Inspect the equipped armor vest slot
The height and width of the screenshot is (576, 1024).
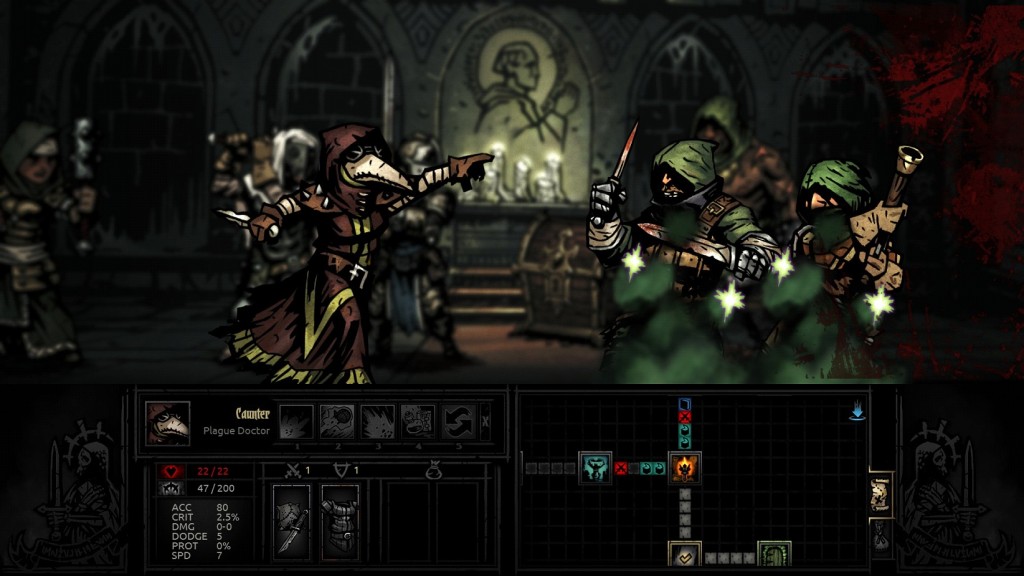[x=340, y=518]
